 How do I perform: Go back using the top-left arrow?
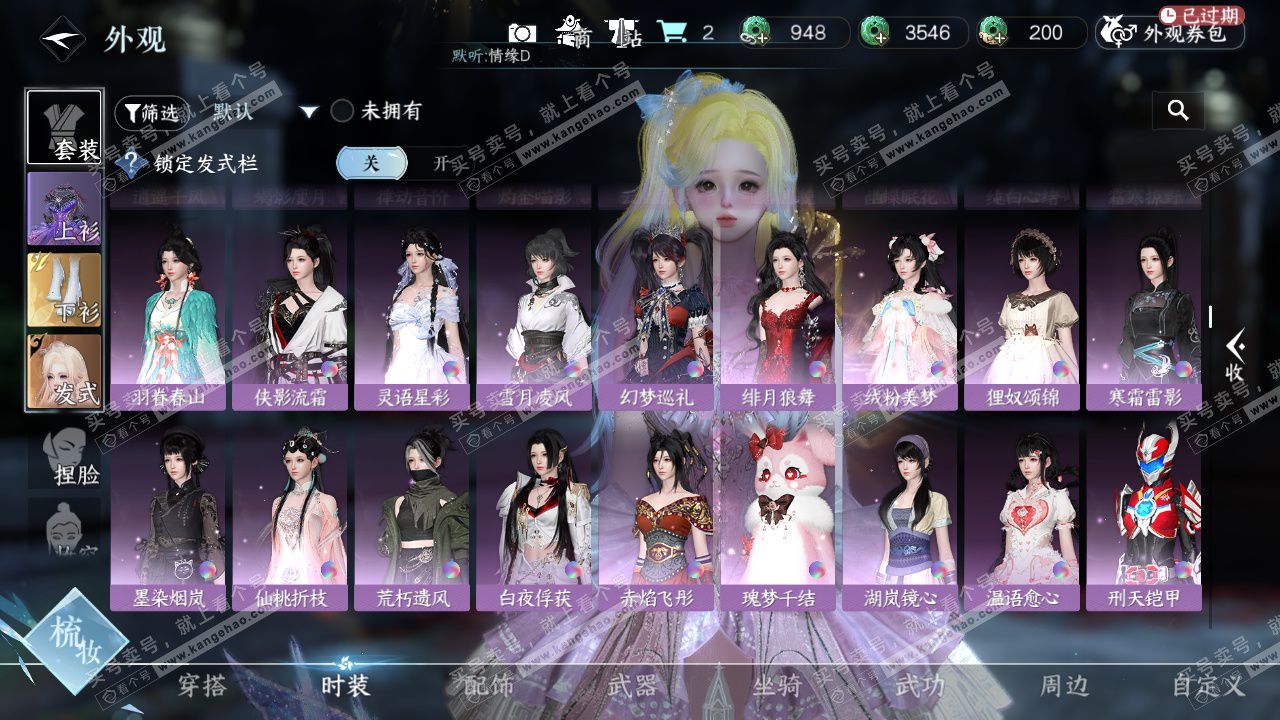pyautogui.click(x=61, y=40)
